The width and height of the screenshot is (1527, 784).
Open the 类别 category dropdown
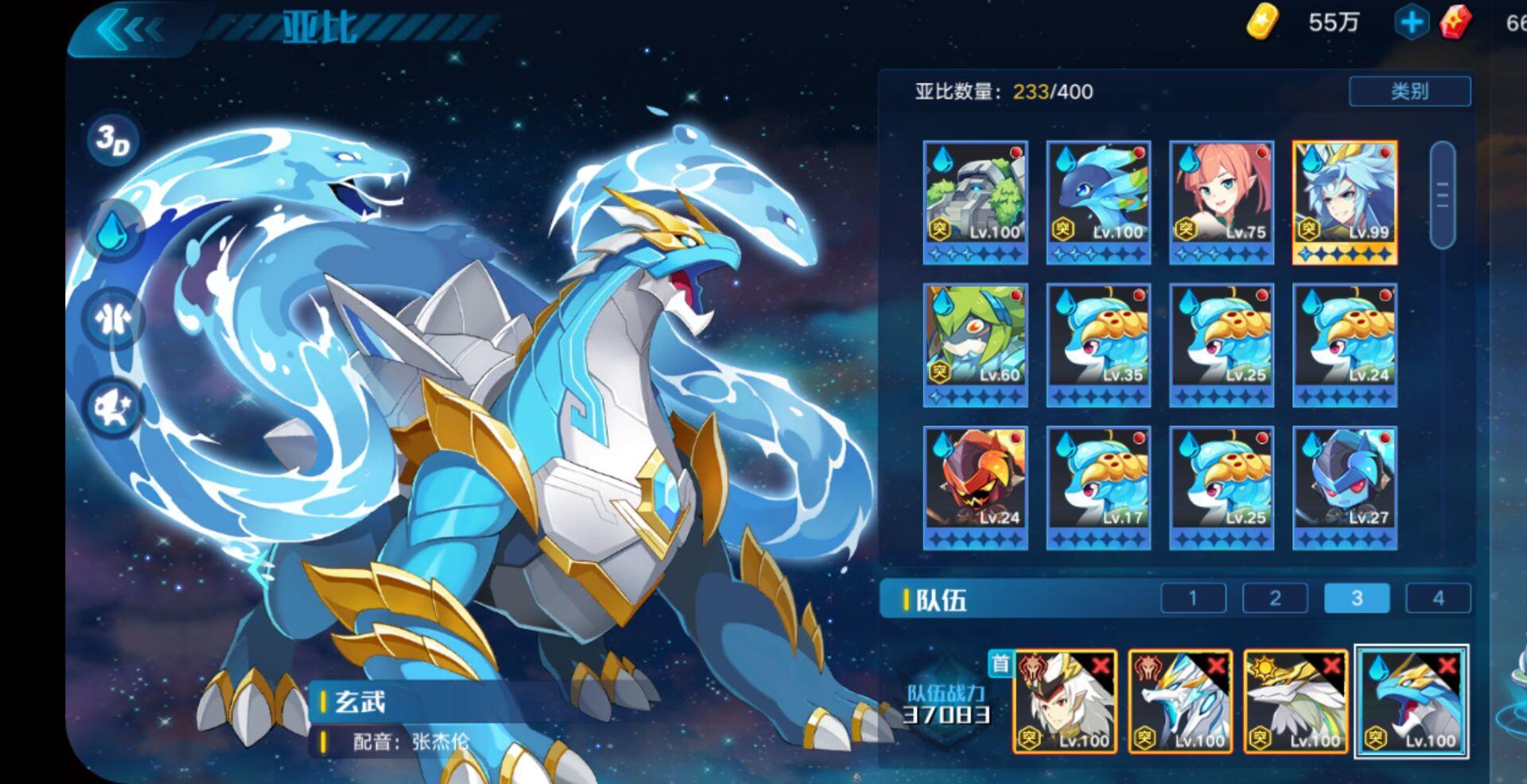click(1410, 92)
